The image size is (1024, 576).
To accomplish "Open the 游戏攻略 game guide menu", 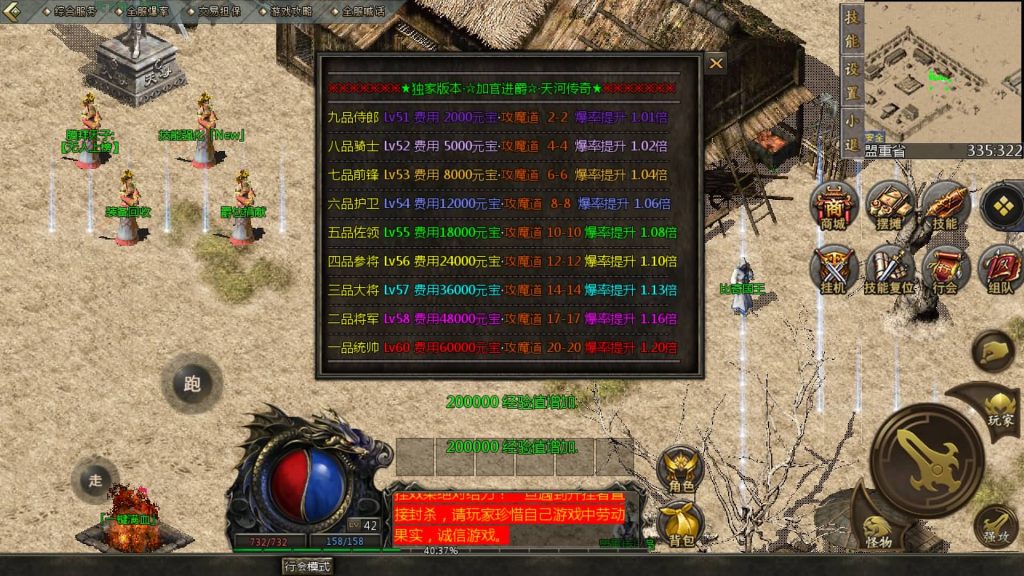I will pyautogui.click(x=287, y=11).
